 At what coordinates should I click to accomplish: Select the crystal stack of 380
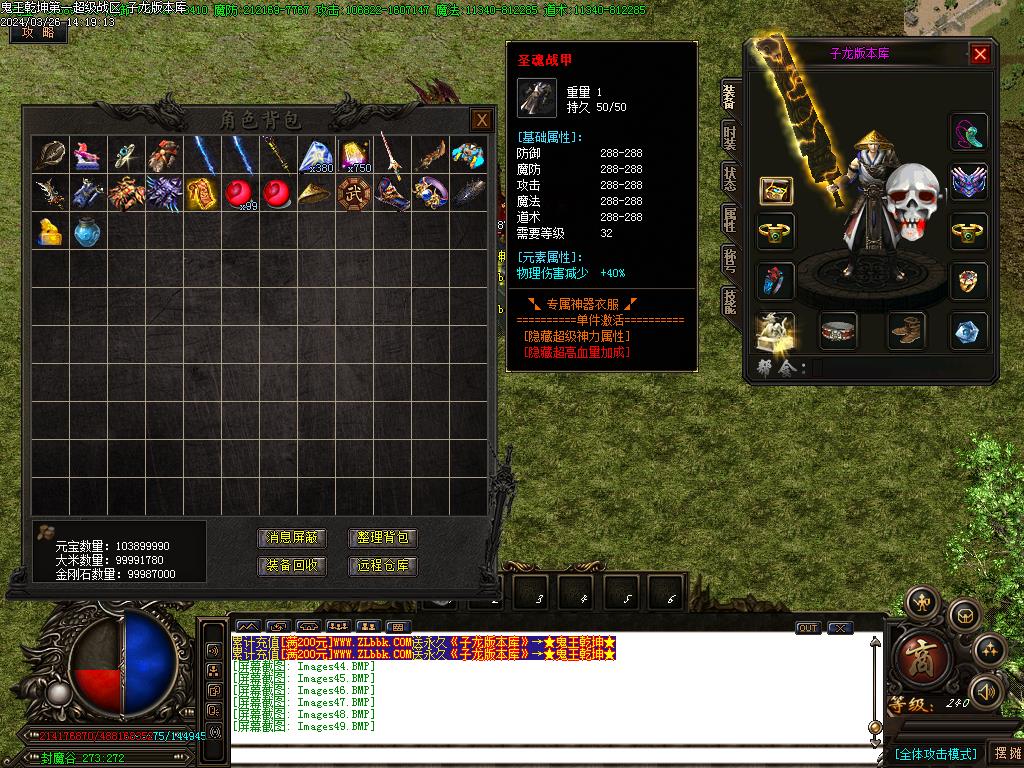315,155
